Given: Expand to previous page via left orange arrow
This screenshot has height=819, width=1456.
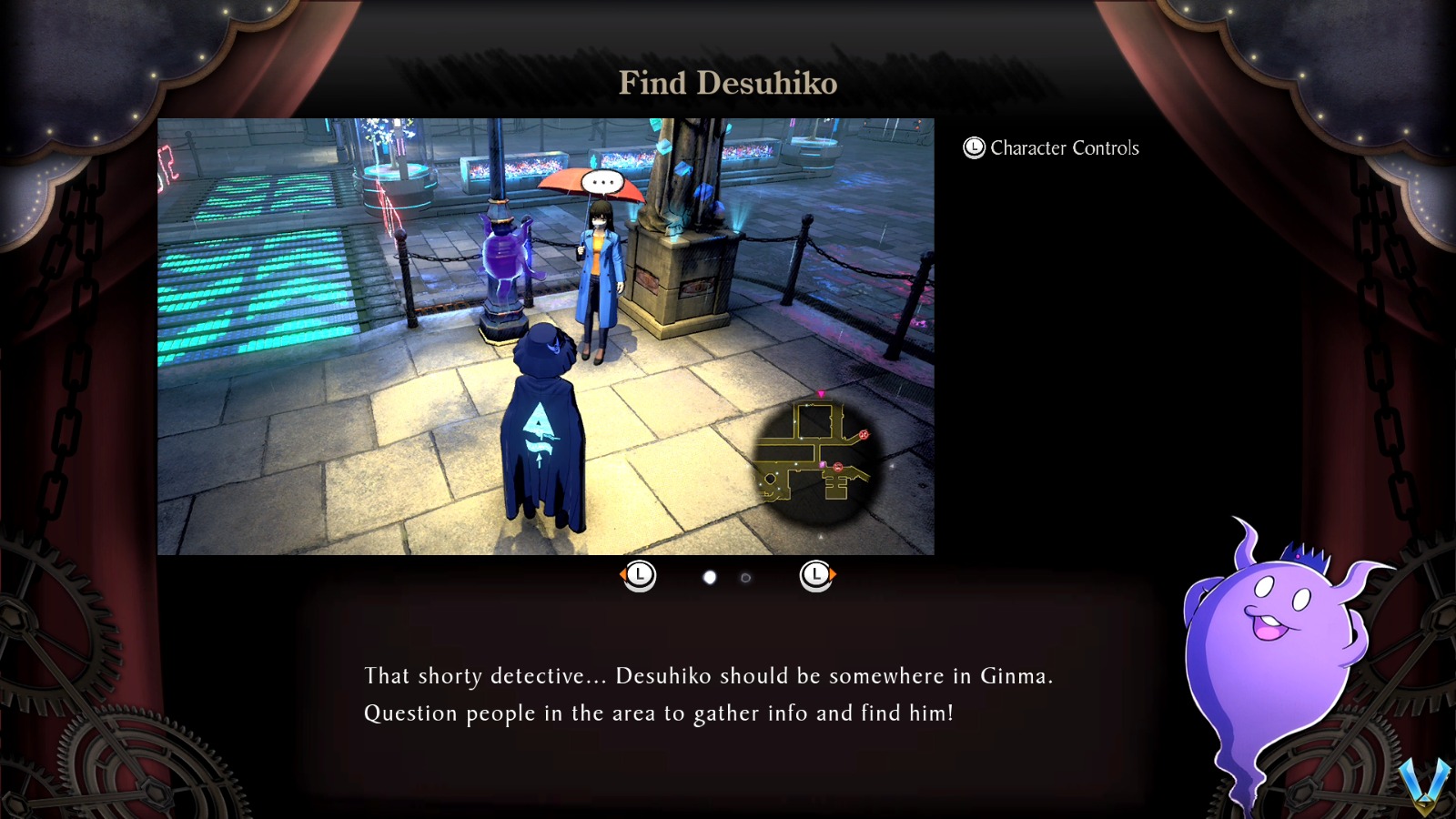Looking at the screenshot, I should (623, 575).
